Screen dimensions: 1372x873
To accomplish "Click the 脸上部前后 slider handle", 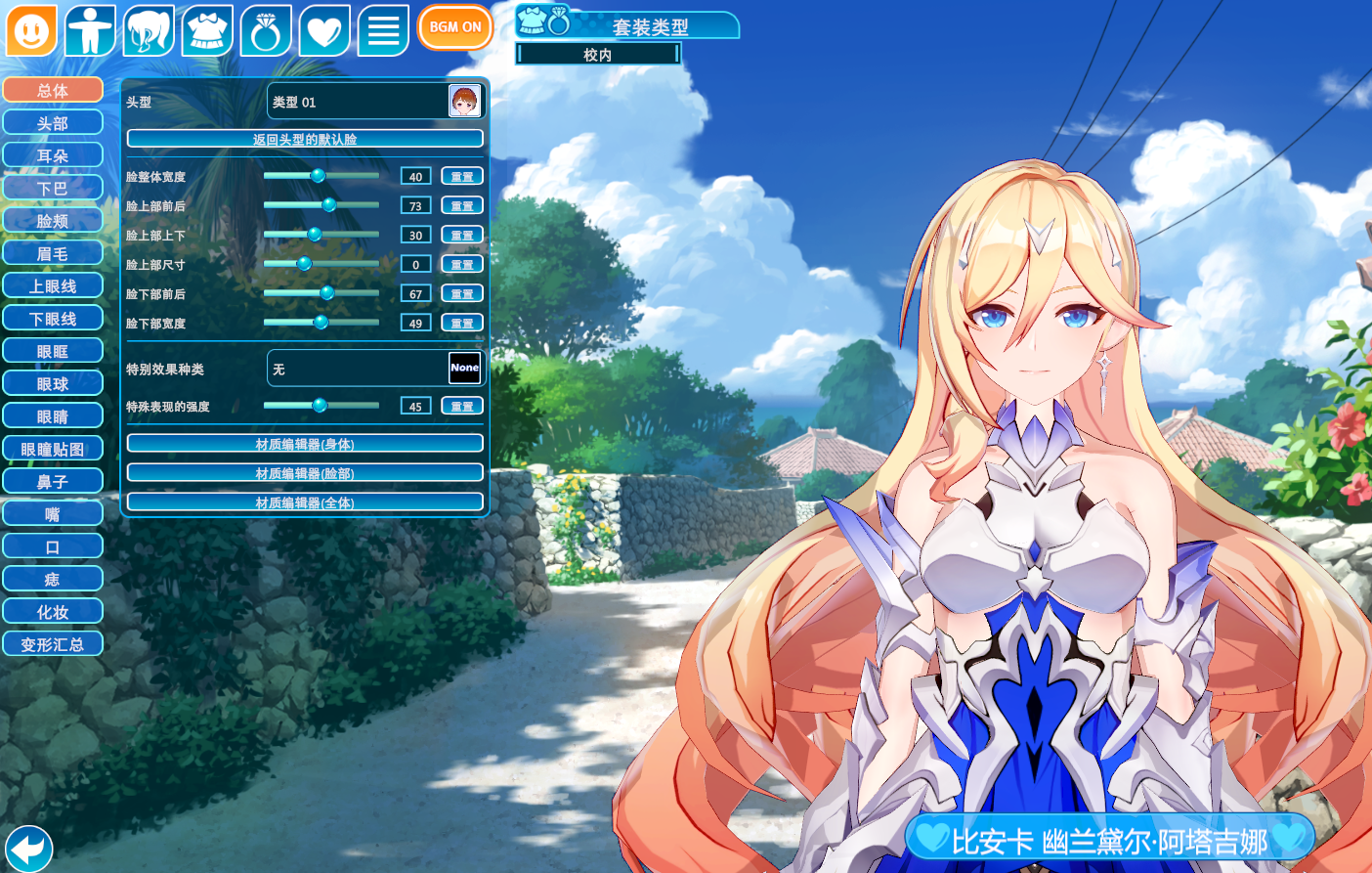I will tap(329, 204).
